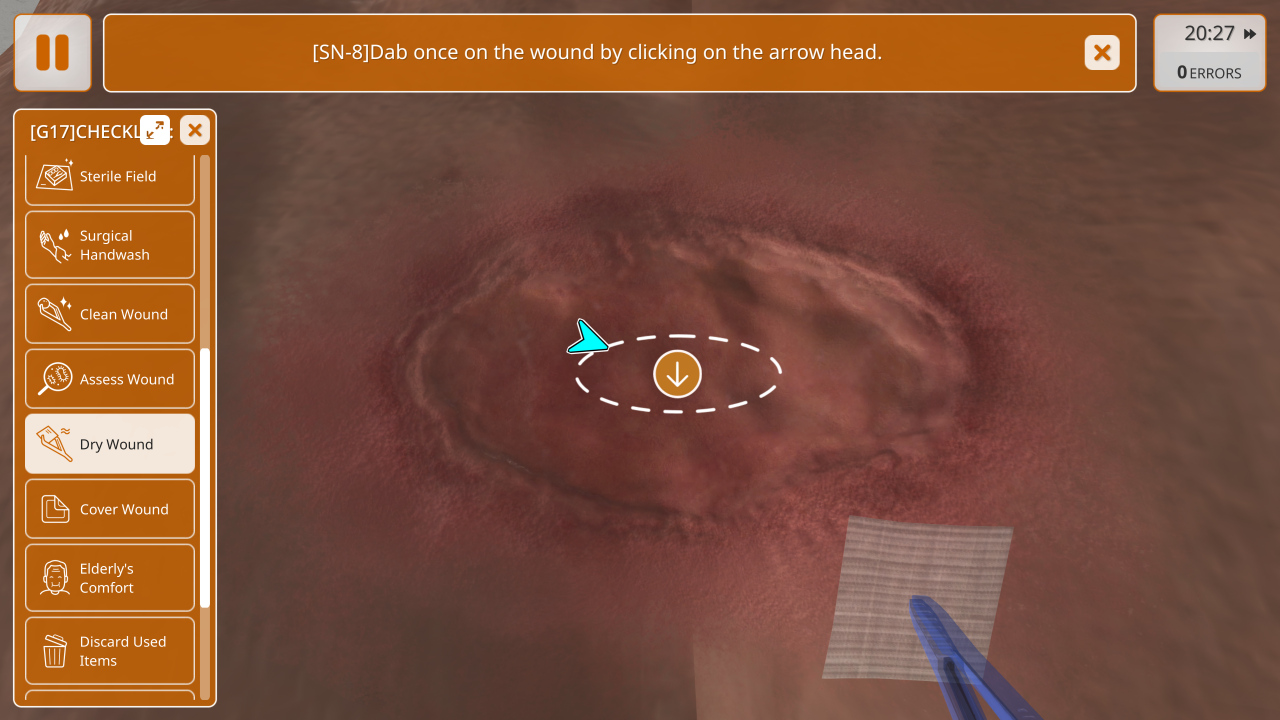
Task: Open the Cover Wound checklist item
Action: [x=110, y=509]
